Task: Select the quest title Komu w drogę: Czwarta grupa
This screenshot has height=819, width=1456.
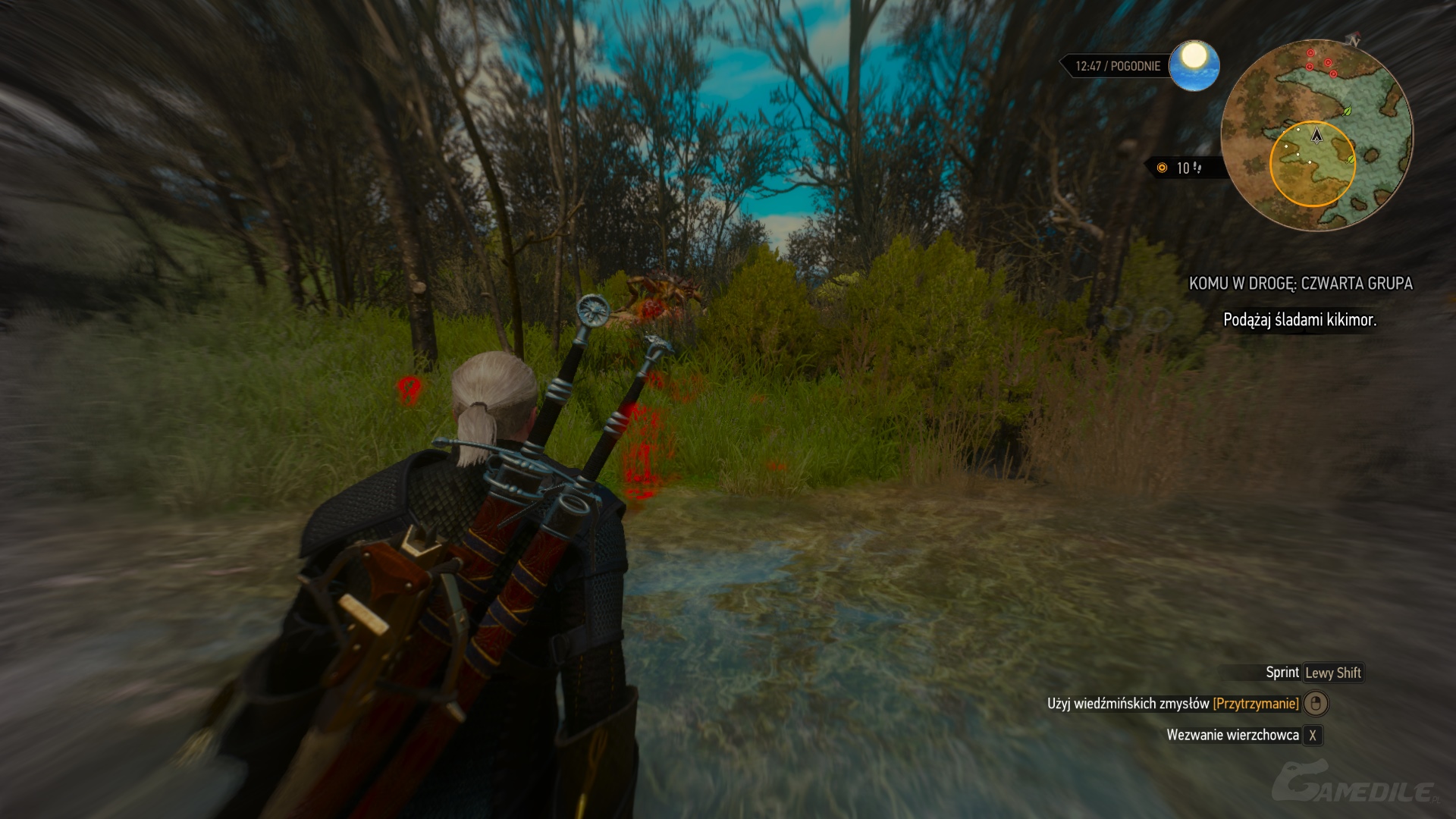Action: point(1300,284)
